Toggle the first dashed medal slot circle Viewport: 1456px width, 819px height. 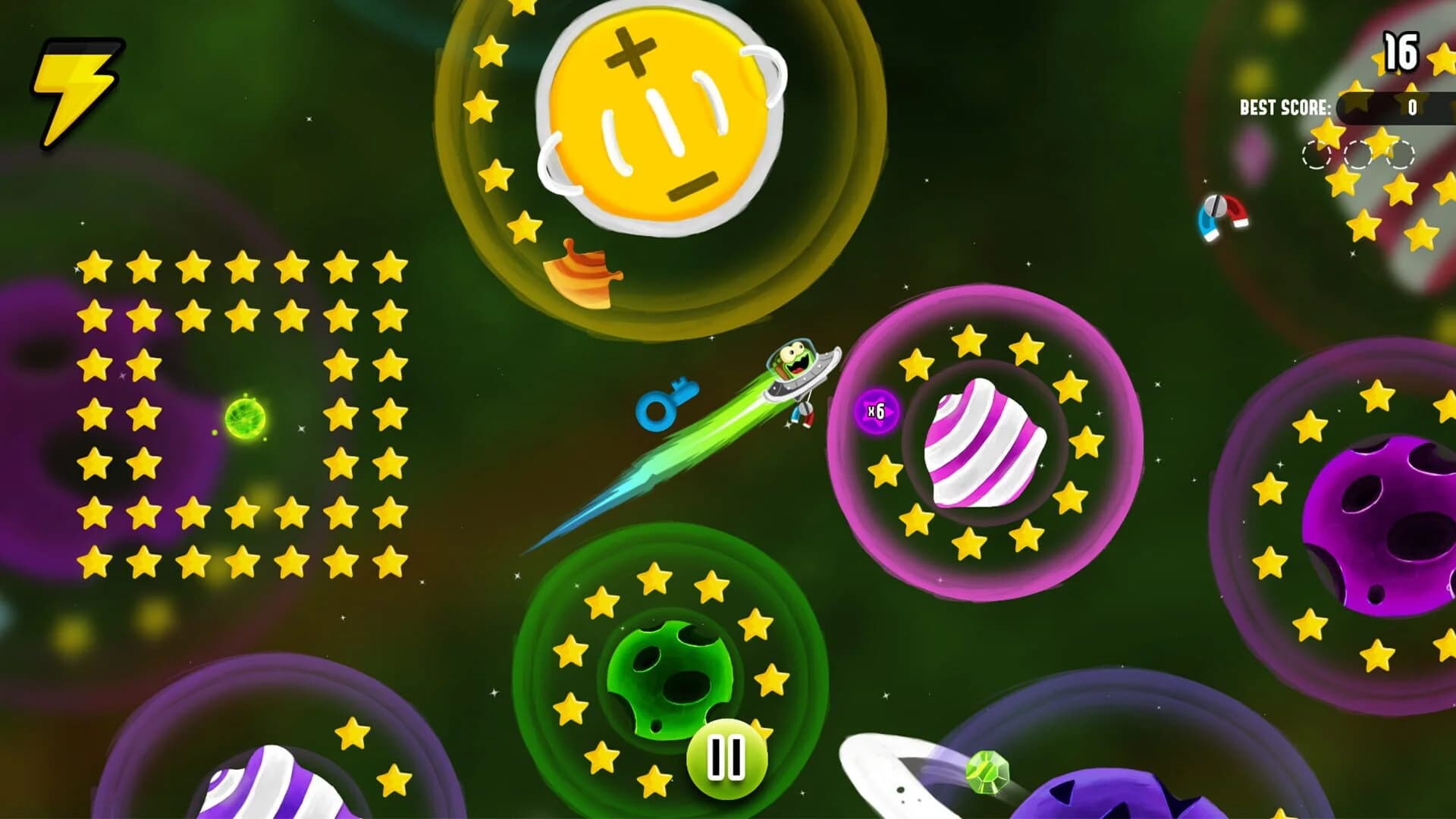coord(1314,155)
